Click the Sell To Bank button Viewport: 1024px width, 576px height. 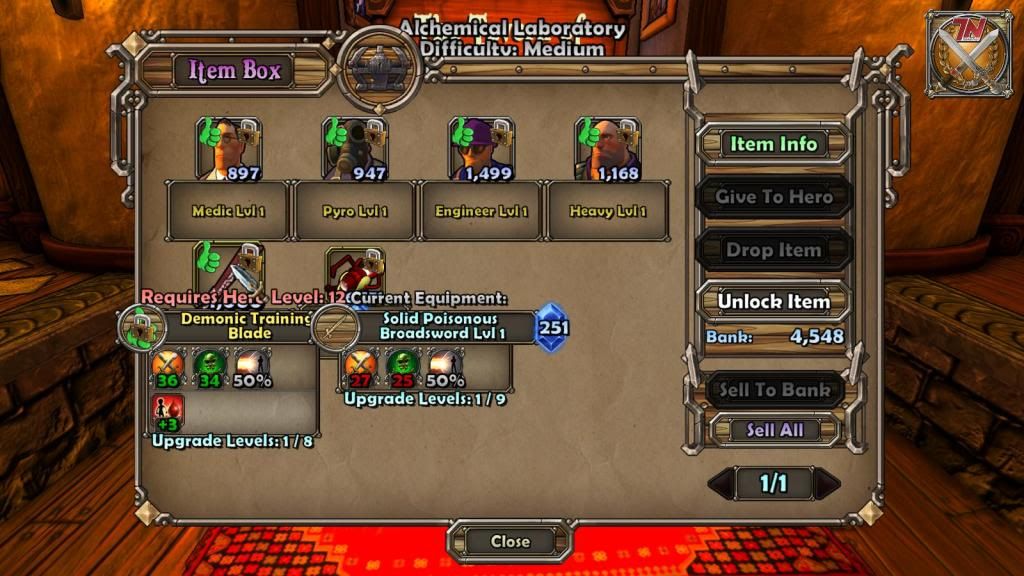[x=773, y=390]
